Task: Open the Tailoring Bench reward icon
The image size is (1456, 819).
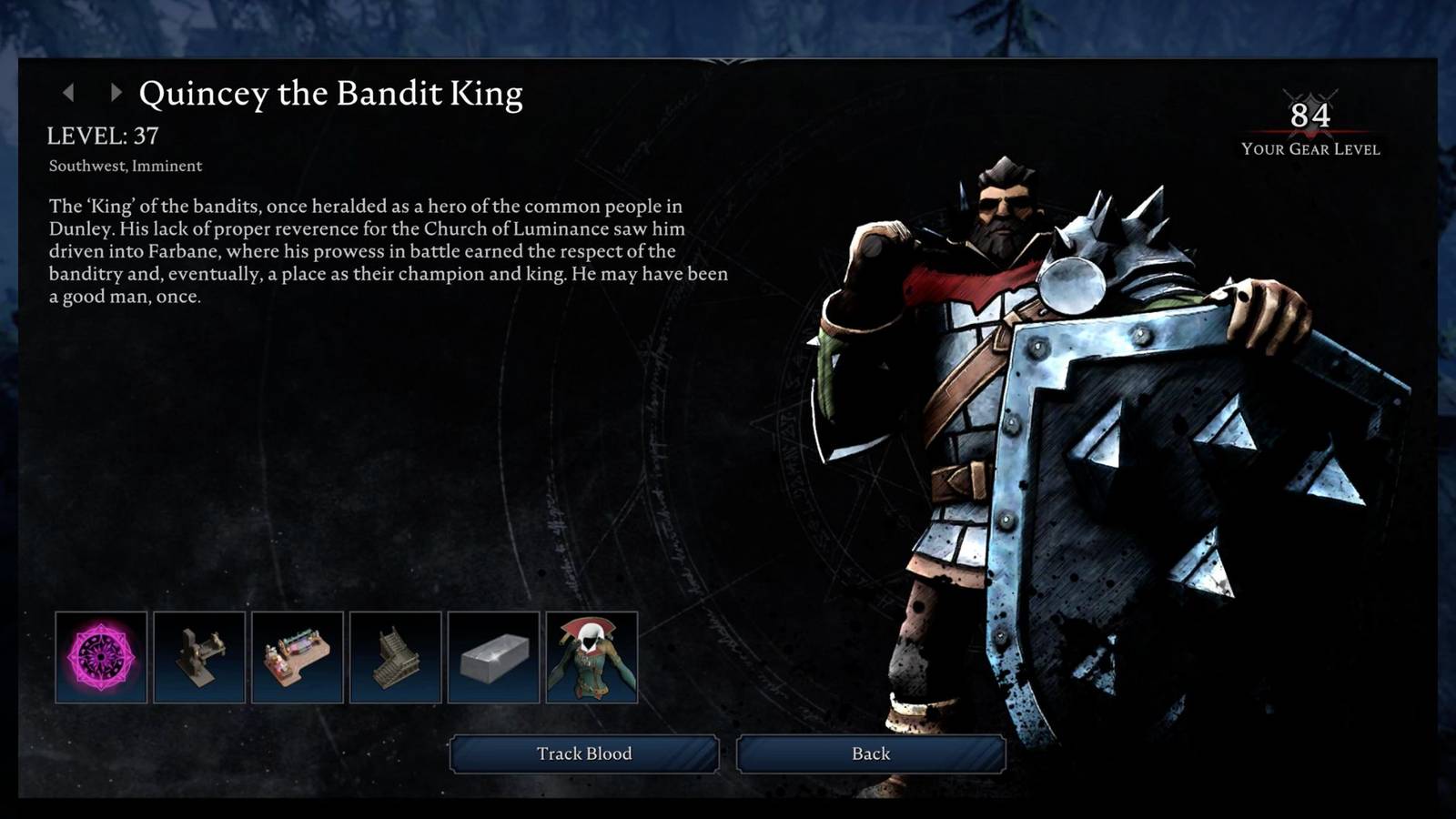Action: (x=298, y=659)
